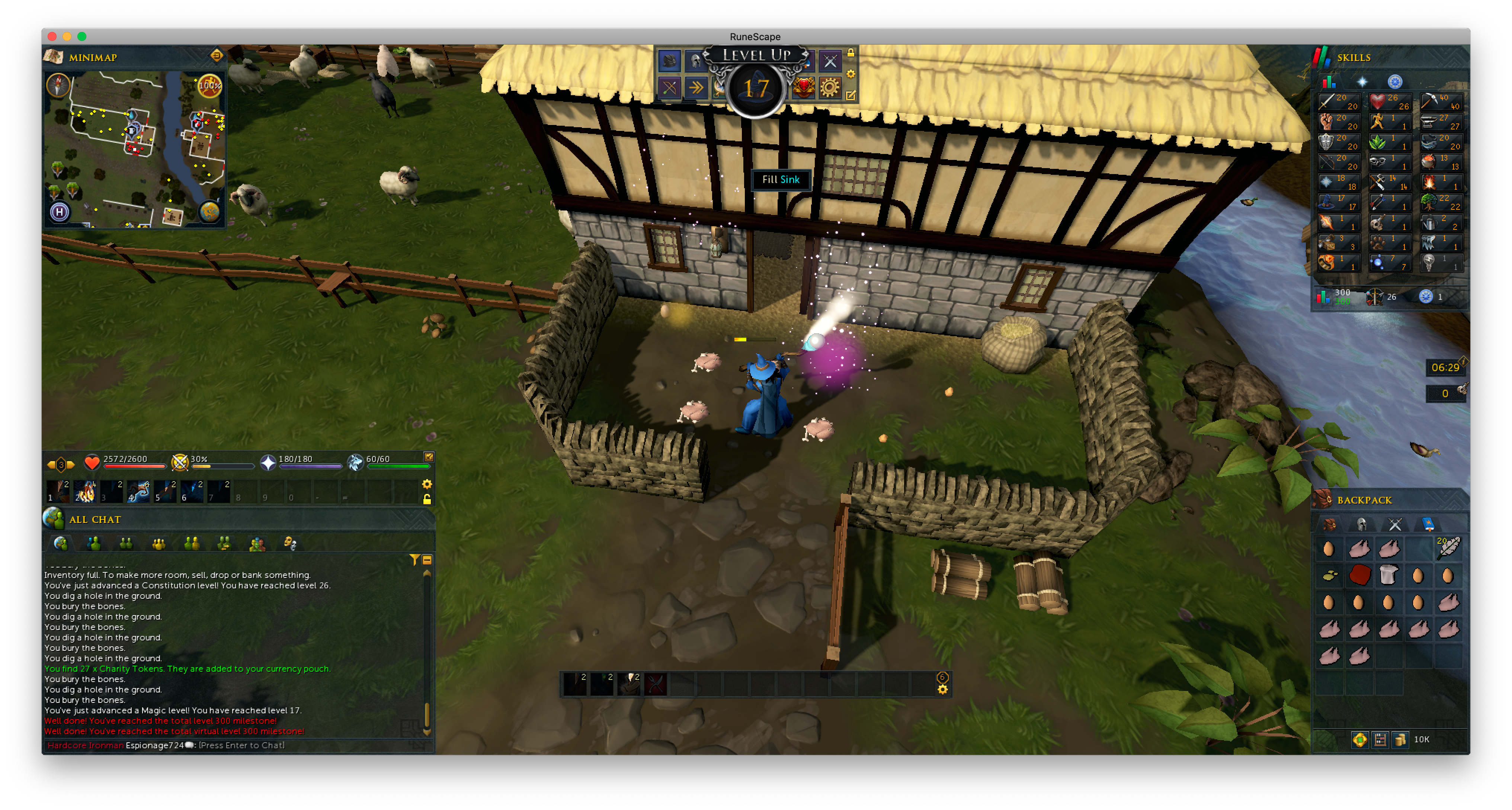The height and width of the screenshot is (810, 1512).
Task: Switch to the worn equipment helmet tab
Action: pos(1362,524)
